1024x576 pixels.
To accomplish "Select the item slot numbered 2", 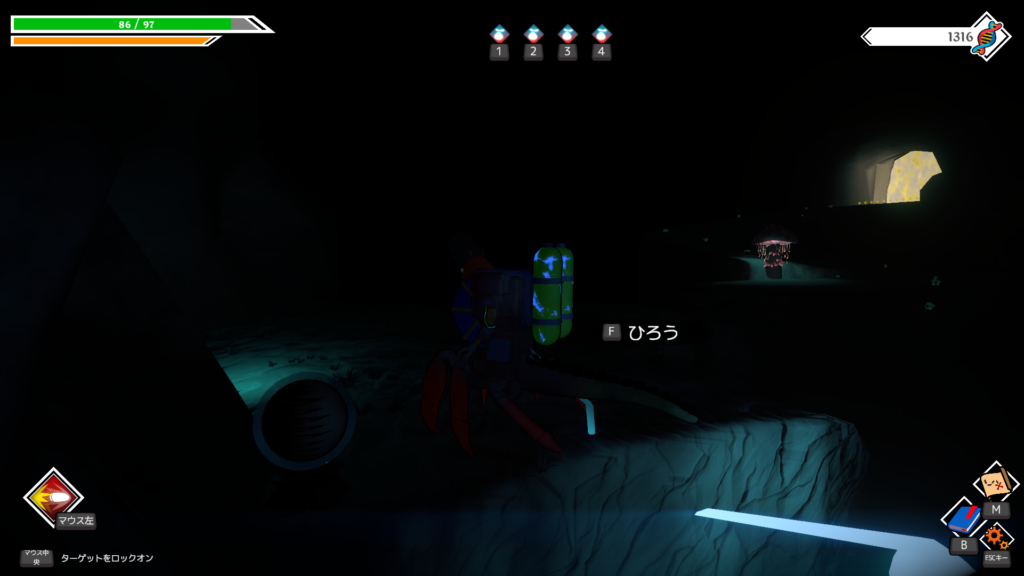I will [x=533, y=35].
